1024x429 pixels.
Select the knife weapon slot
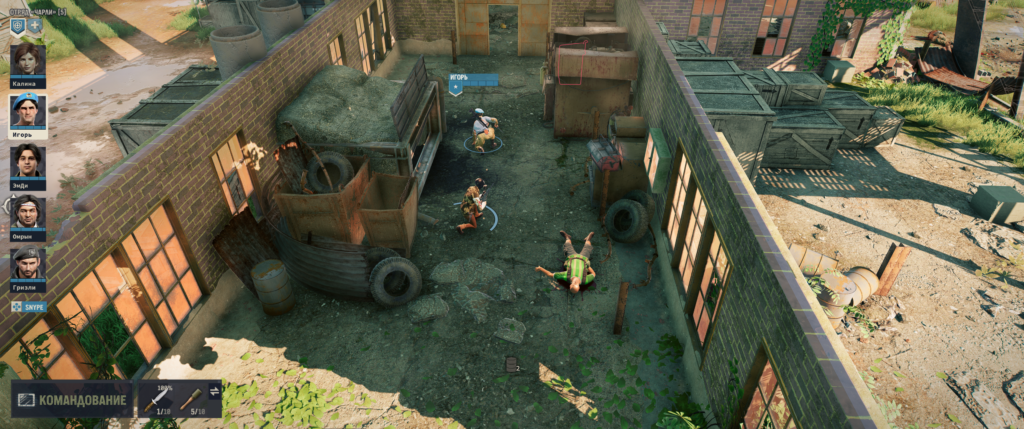tap(157, 400)
